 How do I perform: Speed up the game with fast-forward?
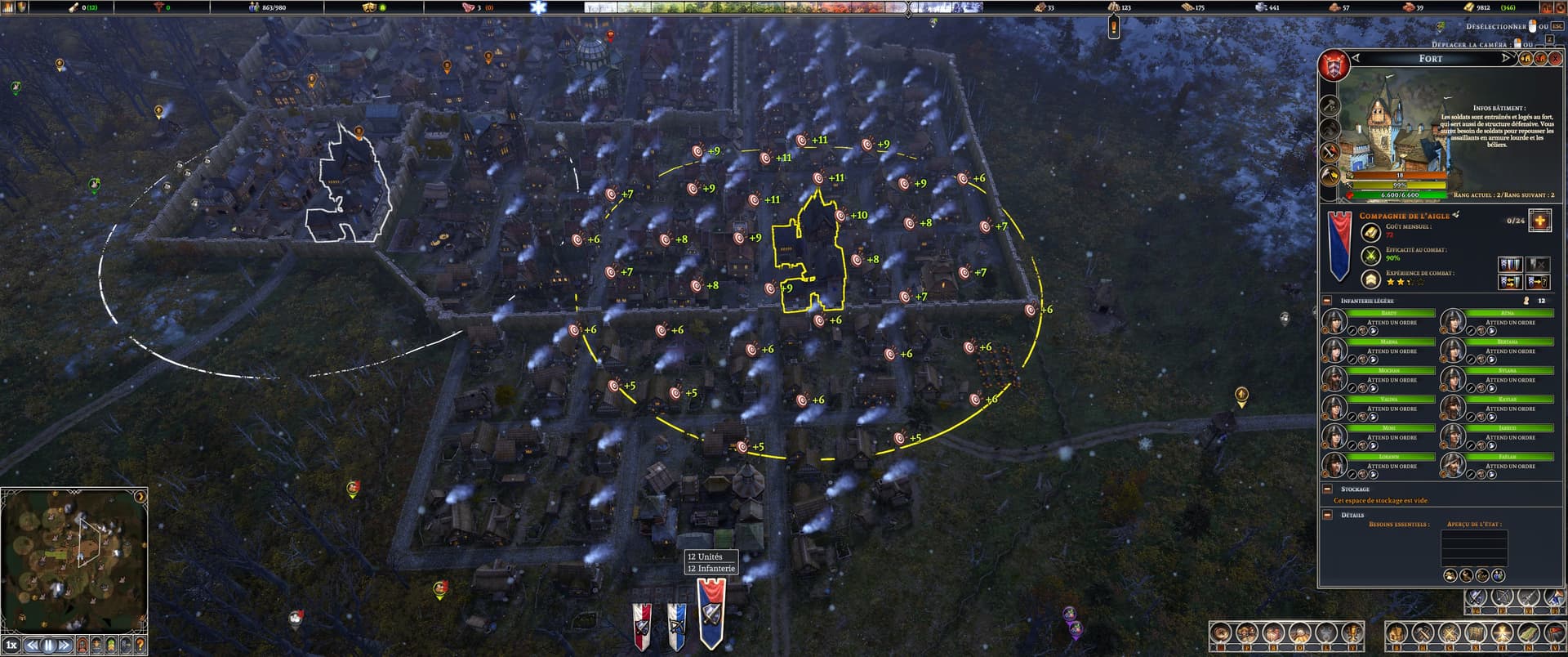coord(65,645)
